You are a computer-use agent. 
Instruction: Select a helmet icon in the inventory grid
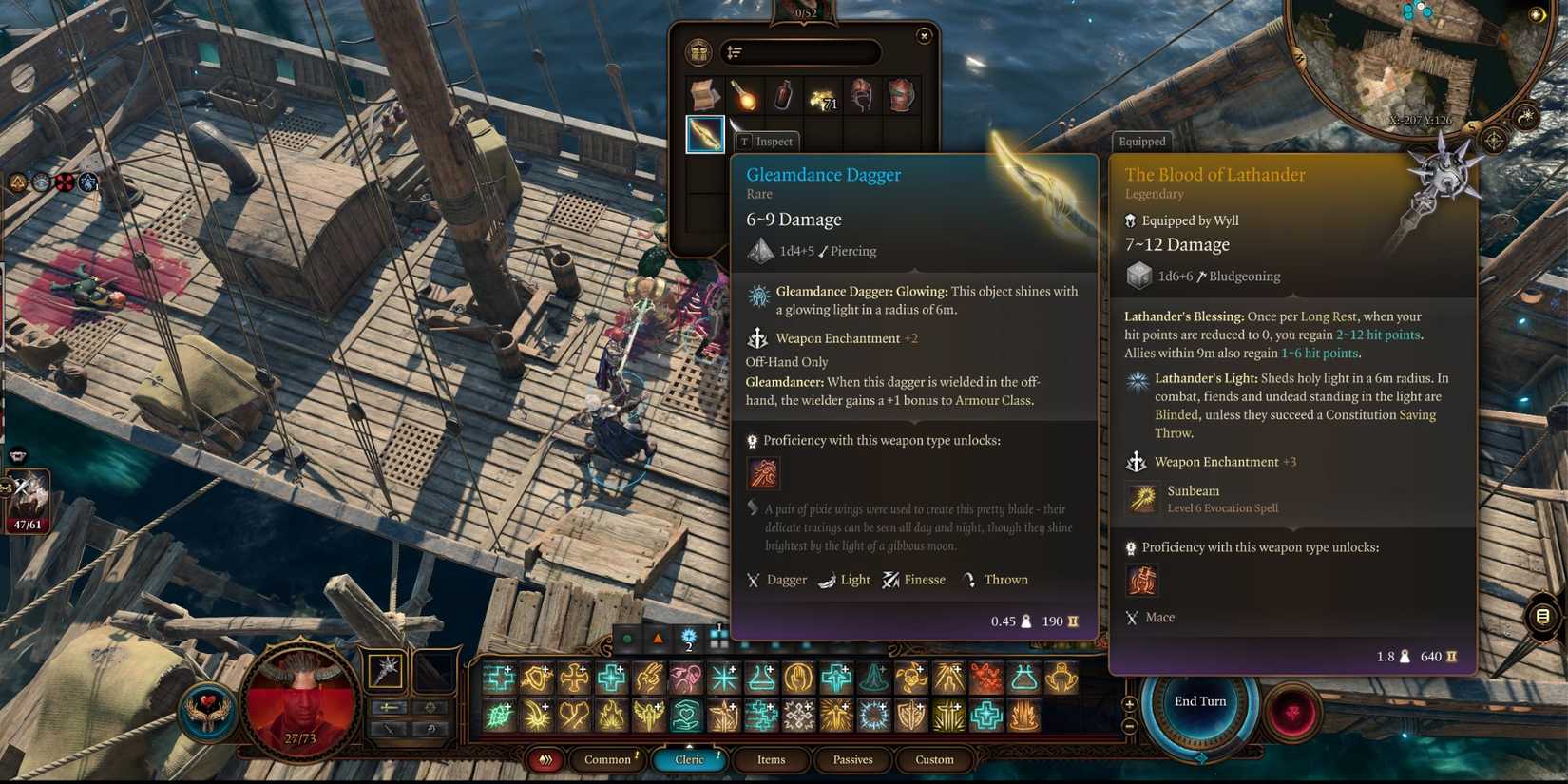tap(861, 95)
